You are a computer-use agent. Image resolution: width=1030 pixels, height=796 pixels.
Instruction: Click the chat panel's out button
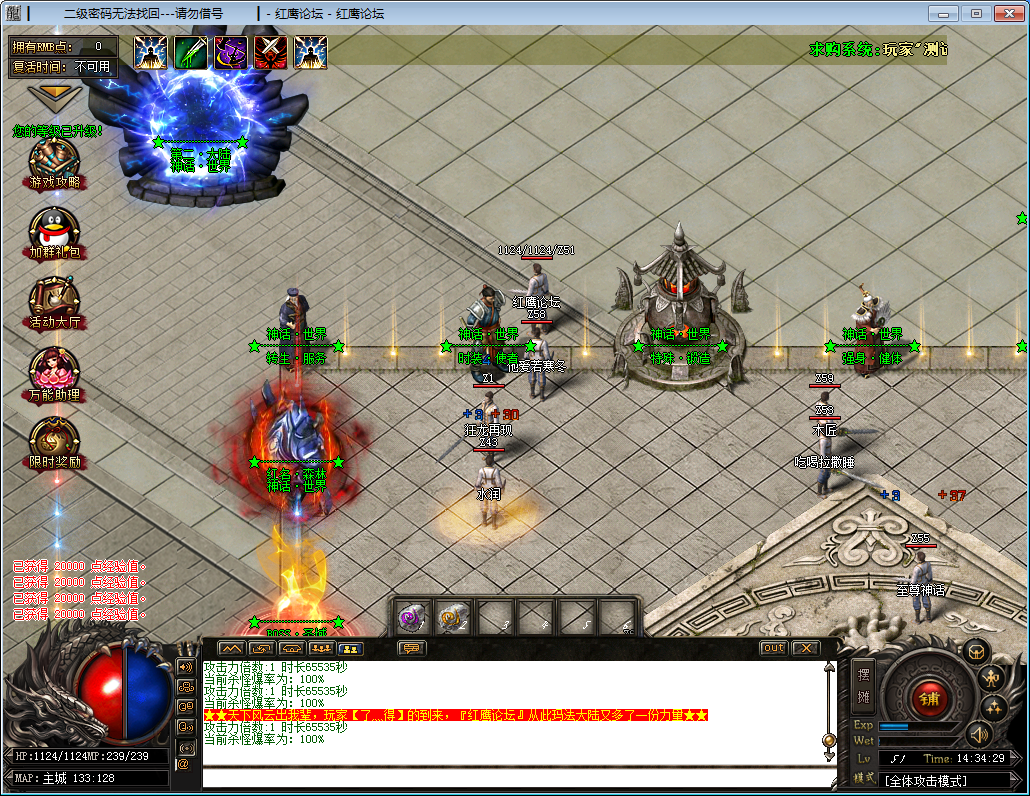click(x=773, y=648)
